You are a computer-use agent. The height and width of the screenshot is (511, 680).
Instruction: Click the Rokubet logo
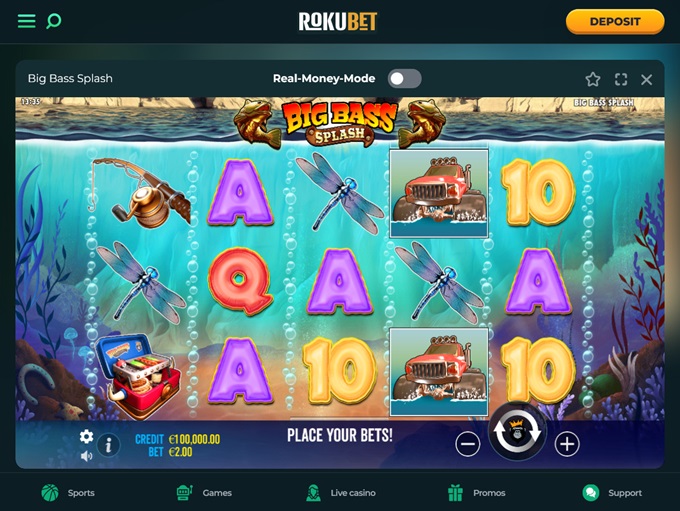[x=338, y=21]
